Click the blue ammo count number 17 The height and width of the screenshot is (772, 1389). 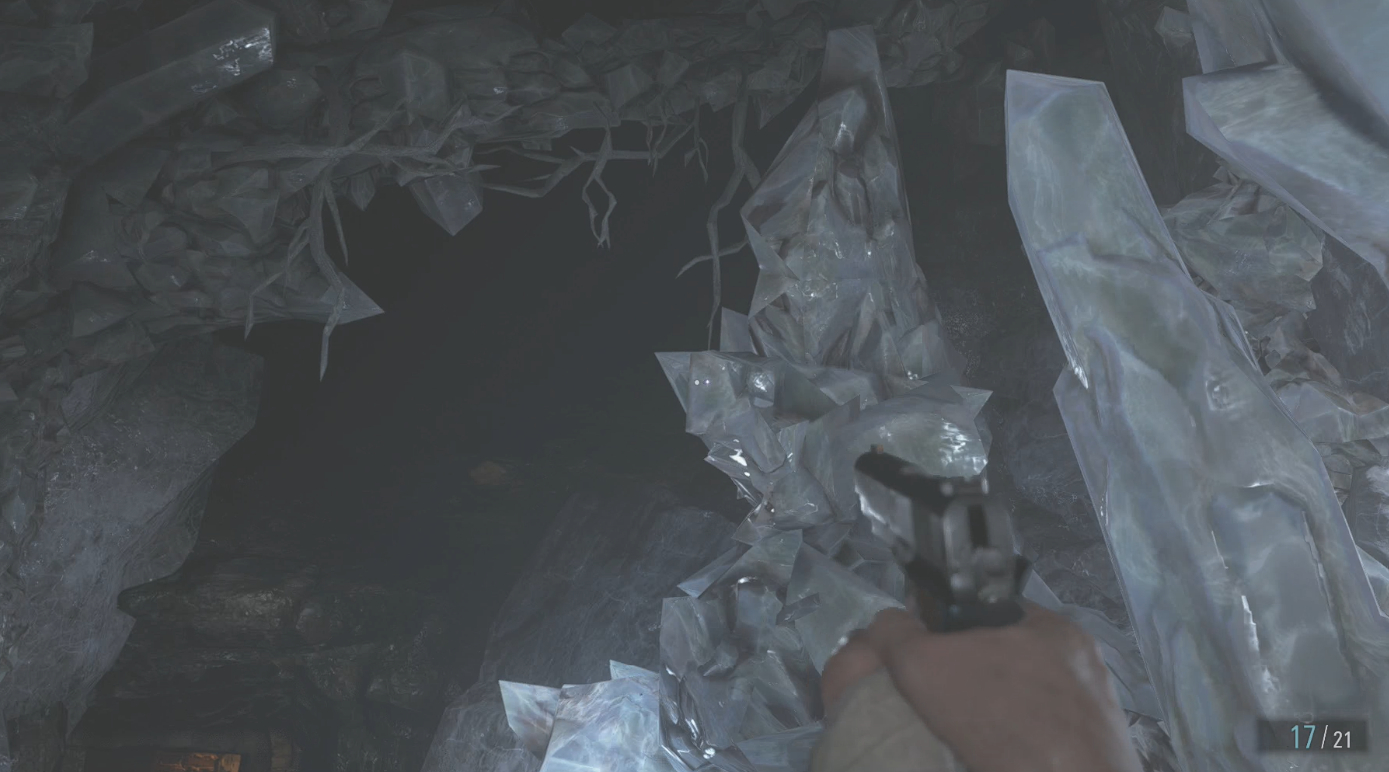click(x=1303, y=738)
